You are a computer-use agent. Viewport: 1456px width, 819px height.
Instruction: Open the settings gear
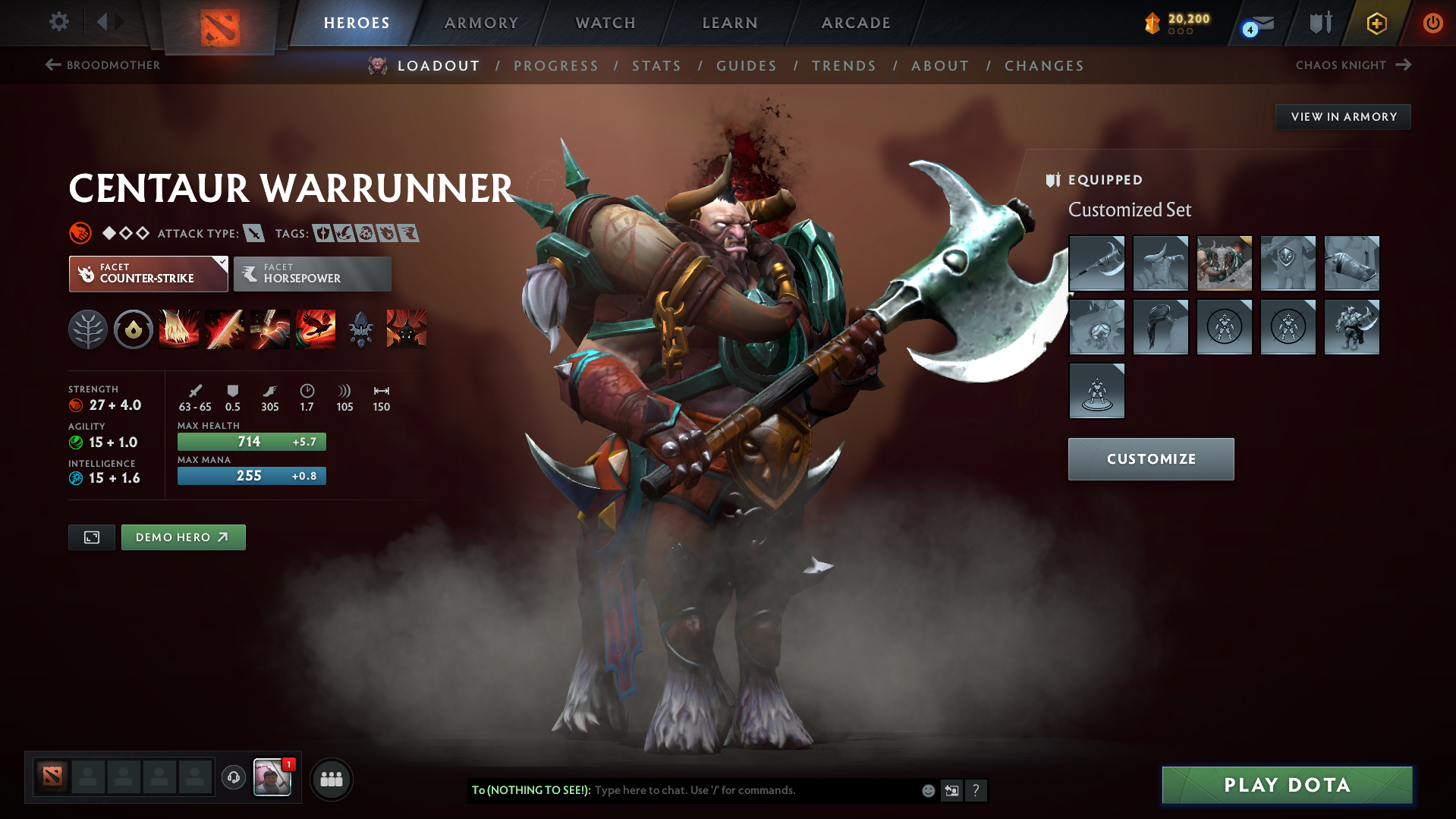(59, 22)
